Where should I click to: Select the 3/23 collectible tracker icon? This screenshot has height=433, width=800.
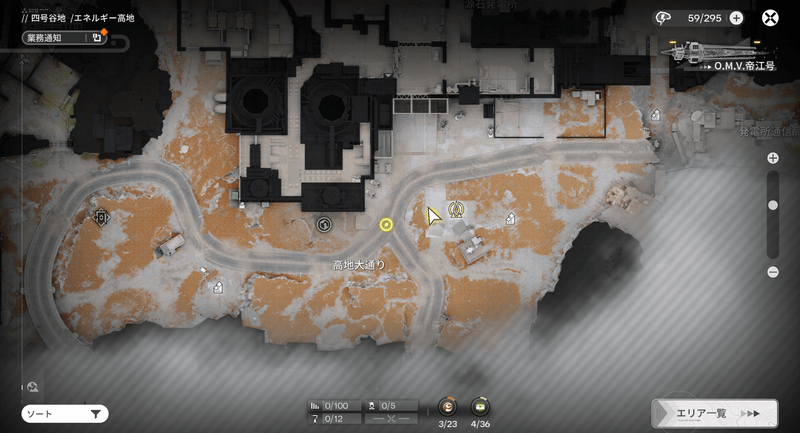click(x=448, y=407)
